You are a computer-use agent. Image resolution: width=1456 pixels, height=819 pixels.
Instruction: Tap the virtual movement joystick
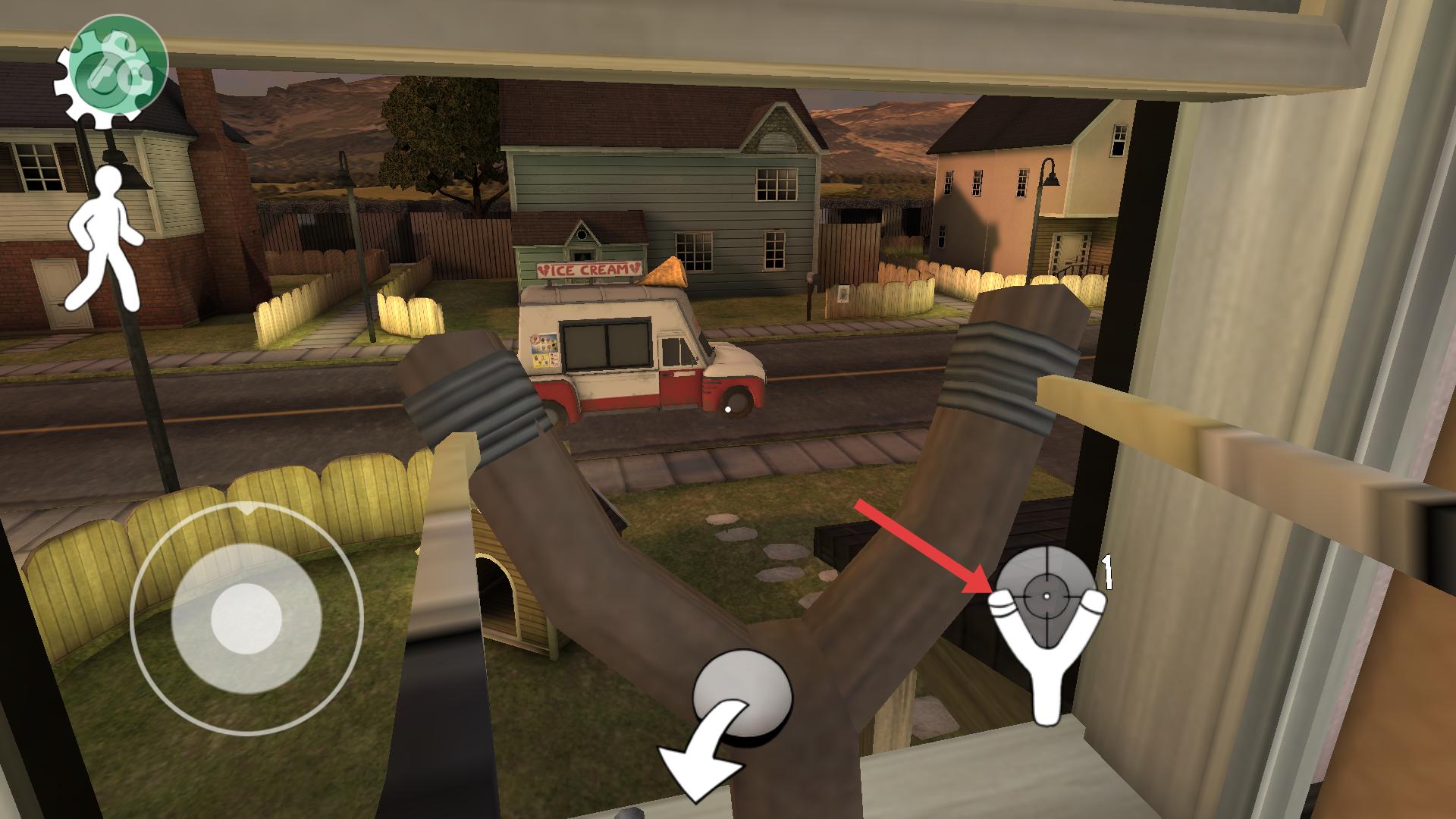246,618
